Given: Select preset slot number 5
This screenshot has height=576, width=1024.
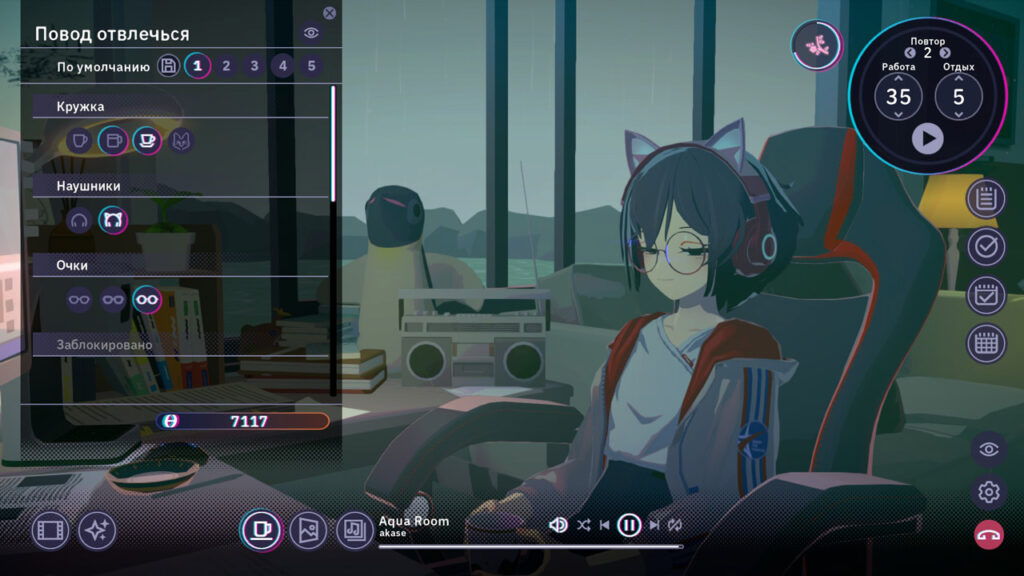Looking at the screenshot, I should pos(312,66).
